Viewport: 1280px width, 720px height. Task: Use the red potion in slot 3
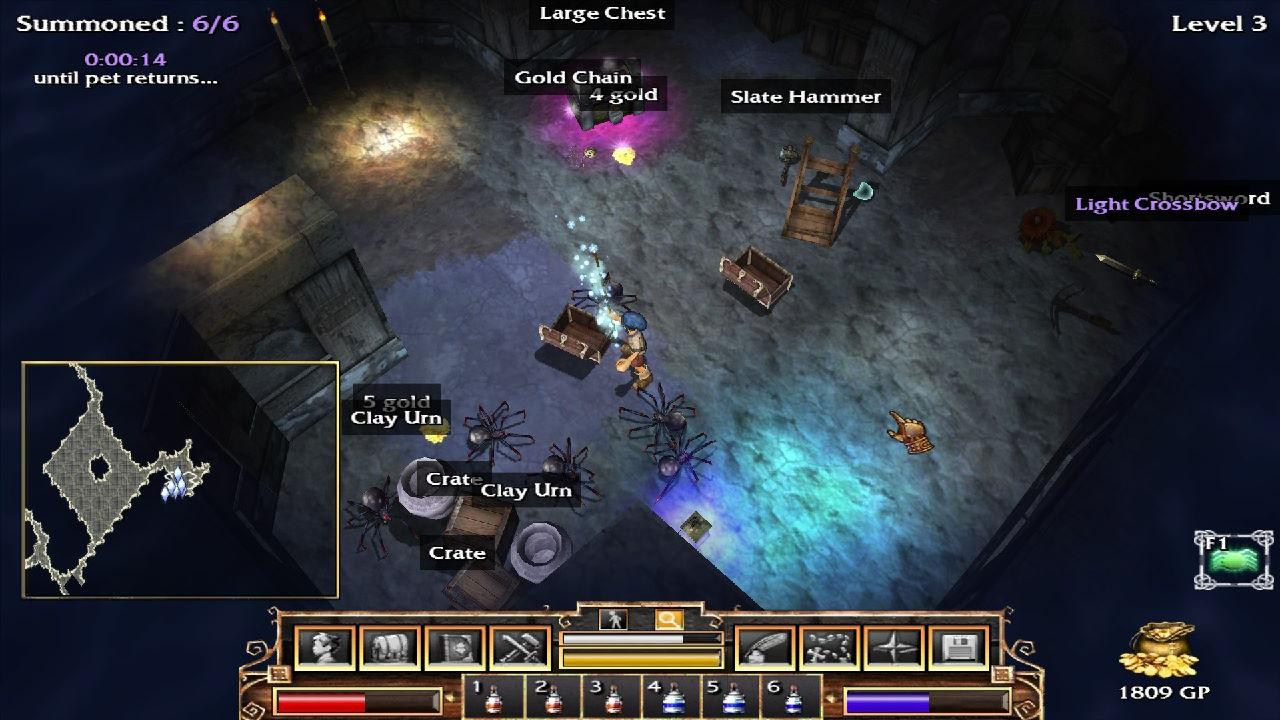(612, 697)
